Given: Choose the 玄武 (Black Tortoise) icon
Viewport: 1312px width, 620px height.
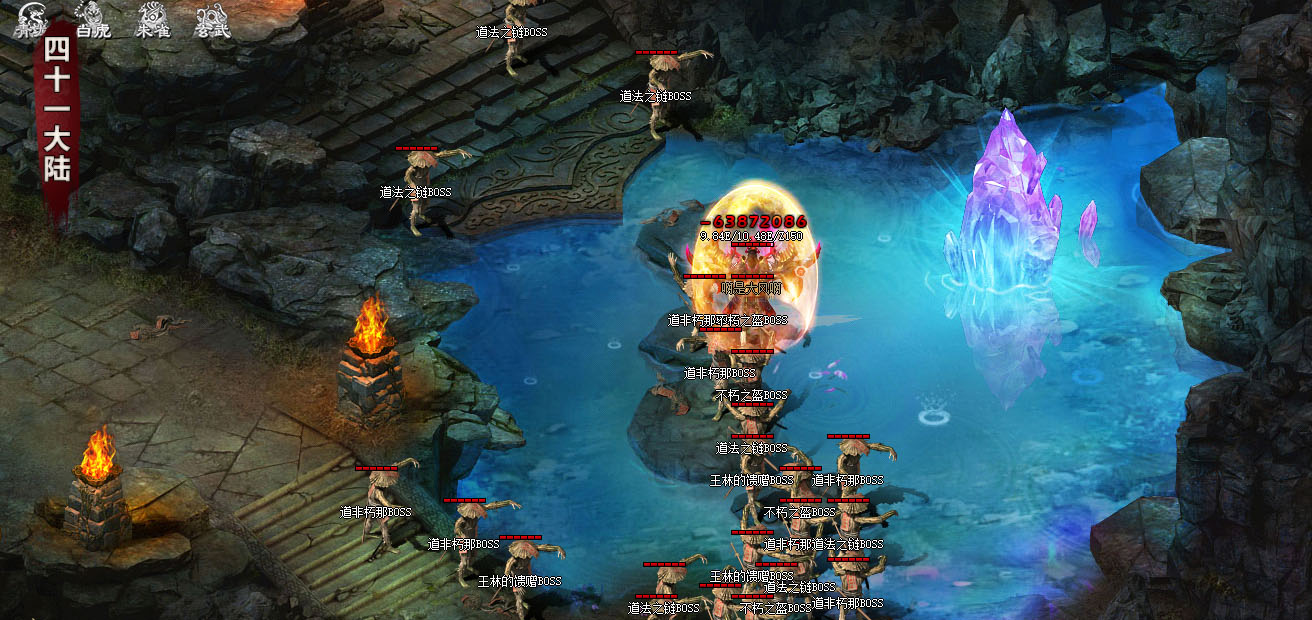Looking at the screenshot, I should click(212, 19).
